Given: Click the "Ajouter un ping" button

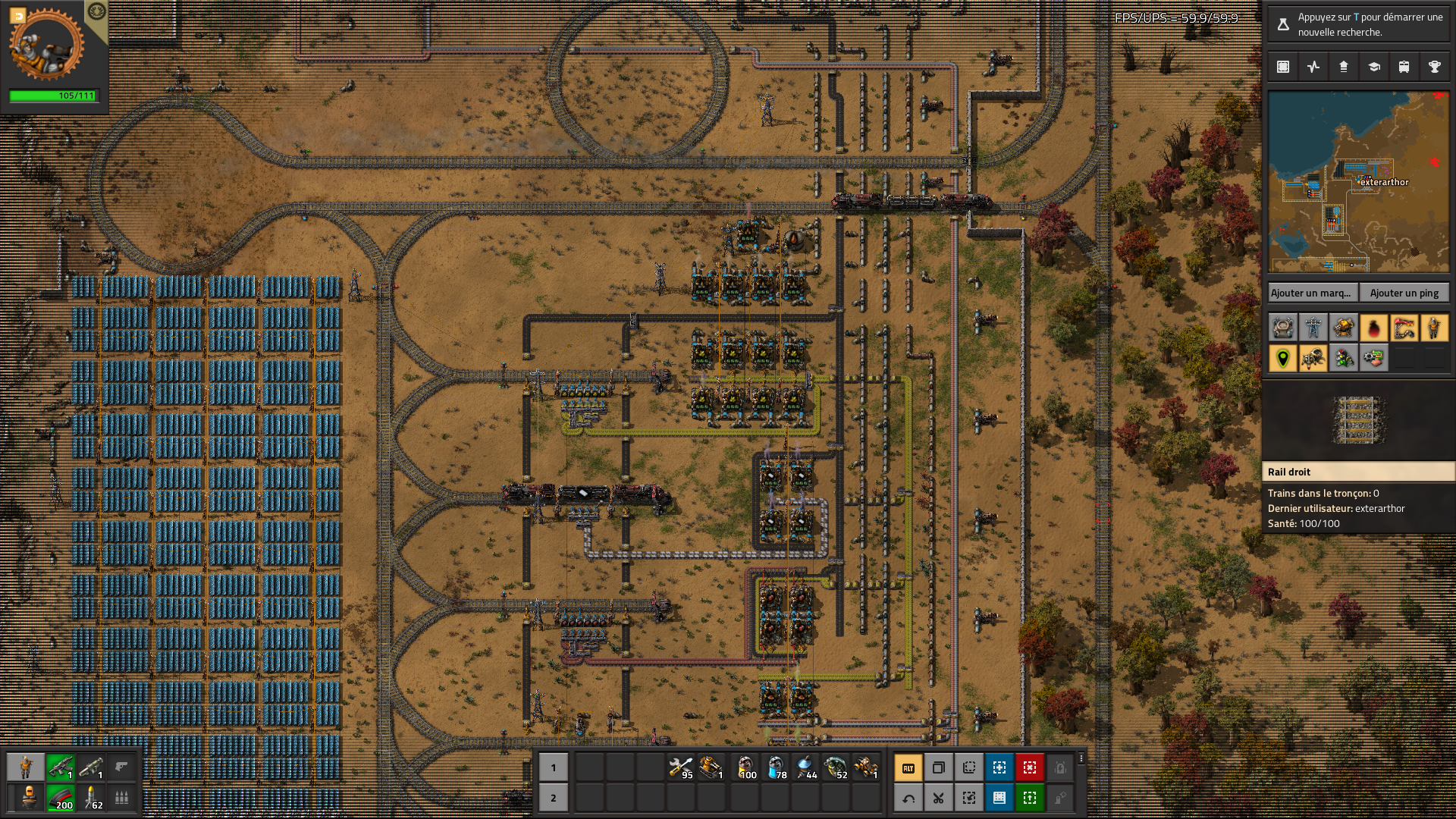Looking at the screenshot, I should (x=1404, y=293).
